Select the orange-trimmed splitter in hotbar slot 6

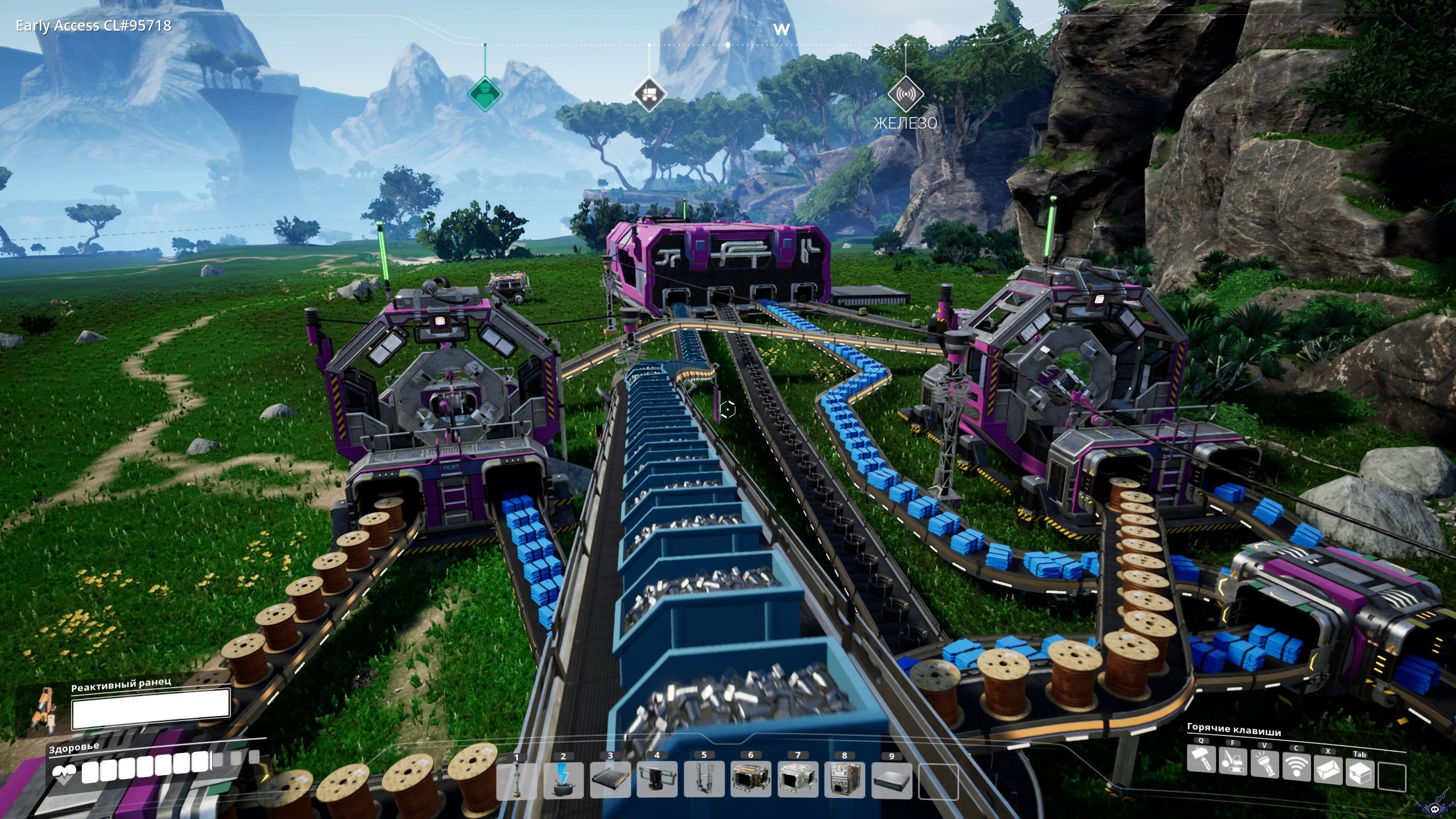pyautogui.click(x=751, y=780)
